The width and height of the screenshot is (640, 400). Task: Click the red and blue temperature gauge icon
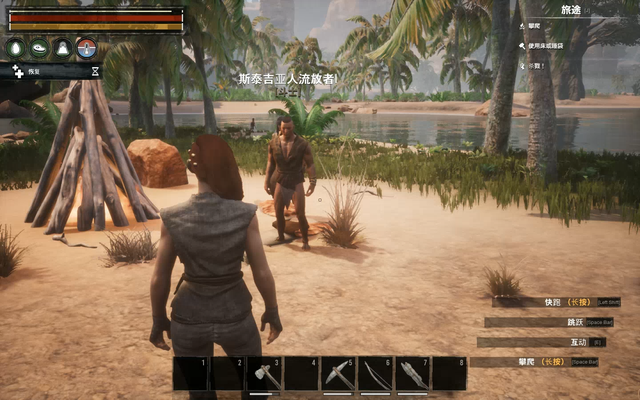click(x=87, y=47)
